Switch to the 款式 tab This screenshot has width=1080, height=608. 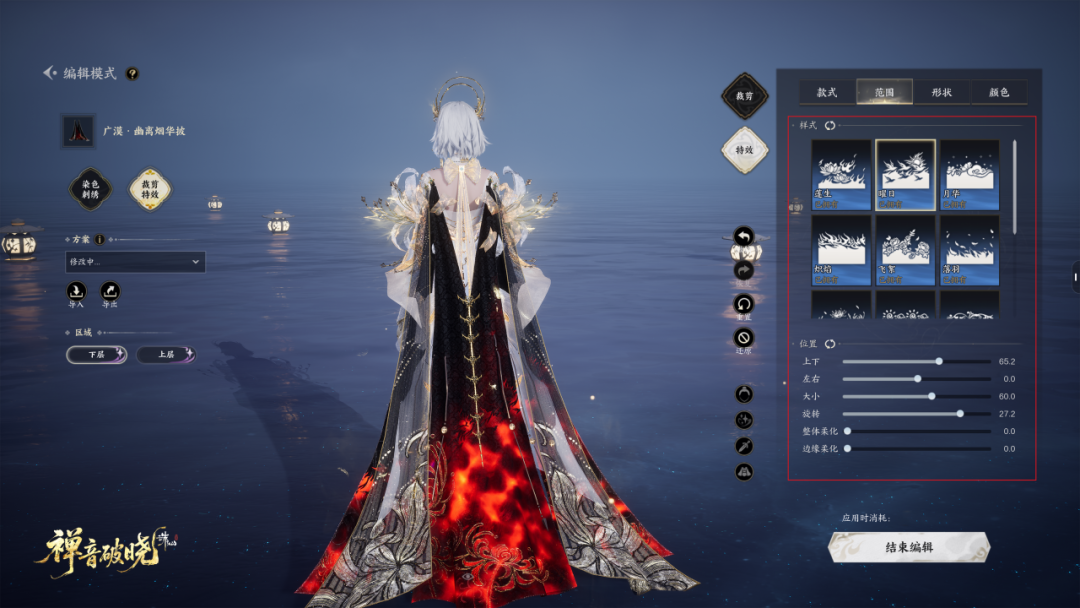click(x=827, y=93)
